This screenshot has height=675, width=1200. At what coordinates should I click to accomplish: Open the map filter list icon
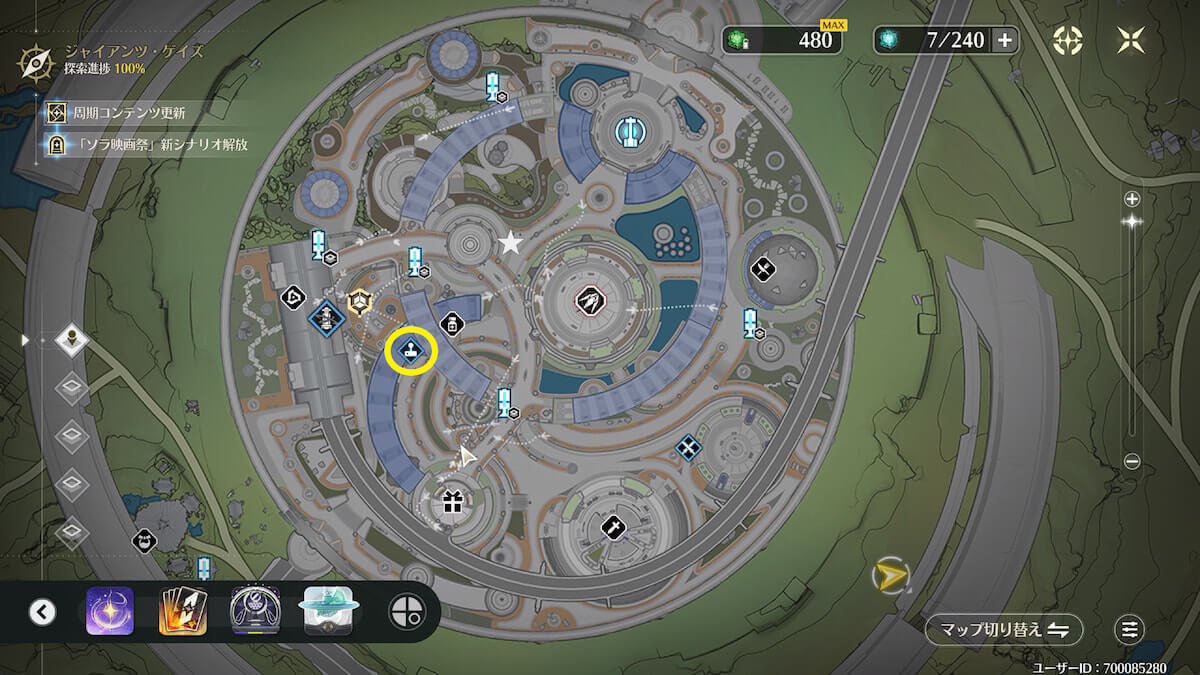1130,629
